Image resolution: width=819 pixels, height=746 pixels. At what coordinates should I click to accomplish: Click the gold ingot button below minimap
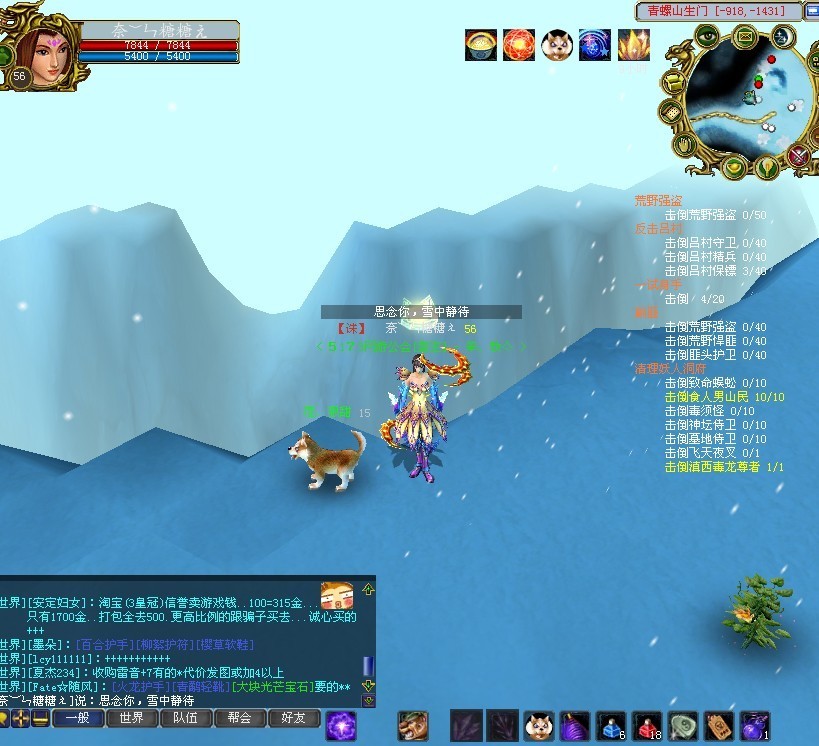click(x=733, y=166)
